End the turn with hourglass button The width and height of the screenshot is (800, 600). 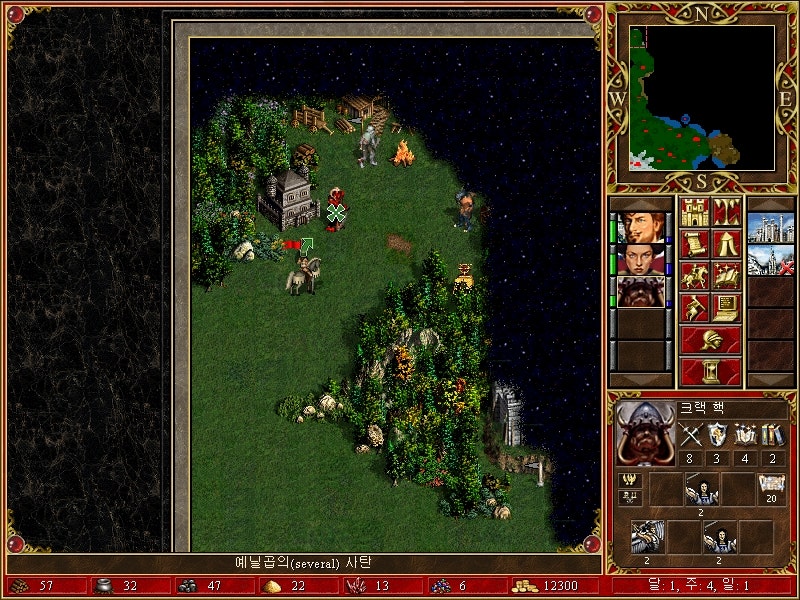[711, 371]
